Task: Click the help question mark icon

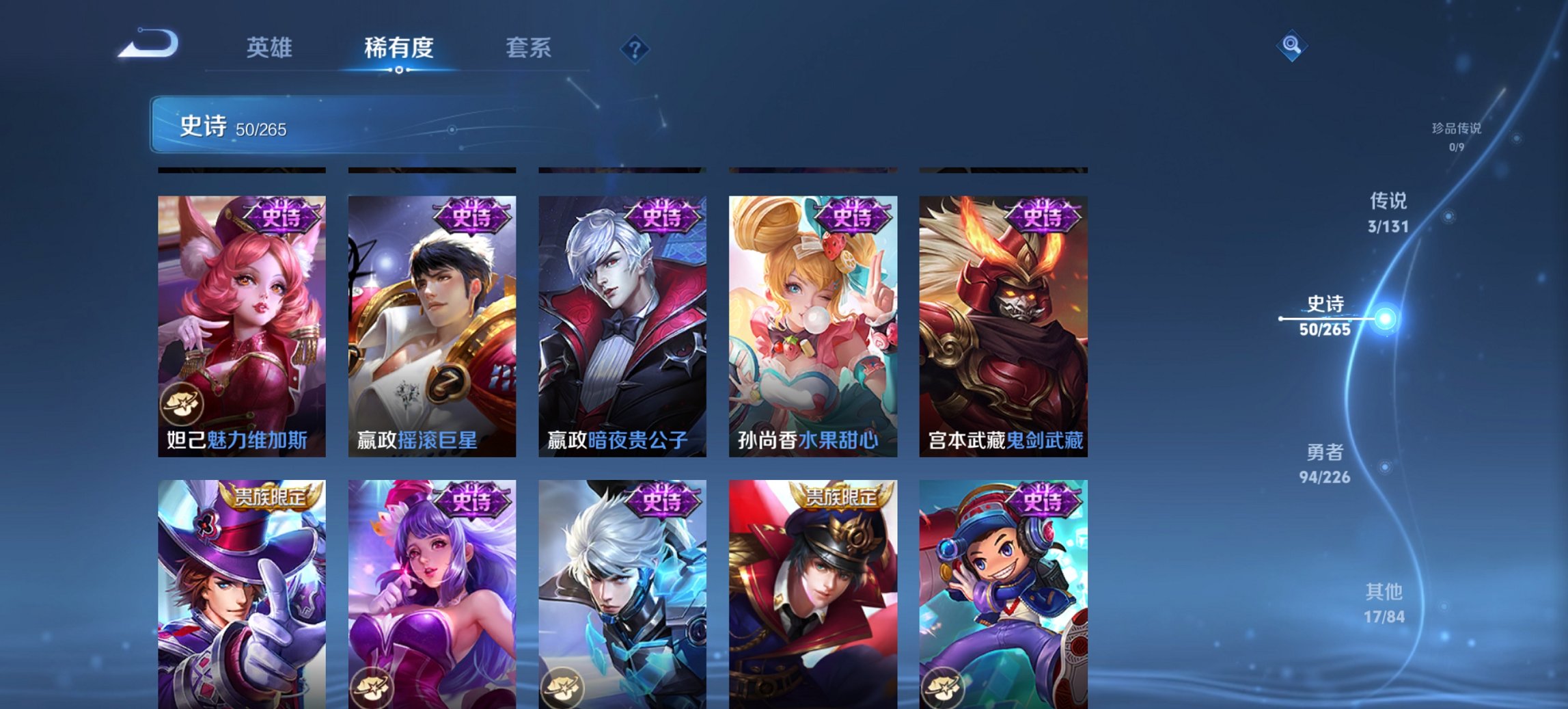Action: [635, 48]
